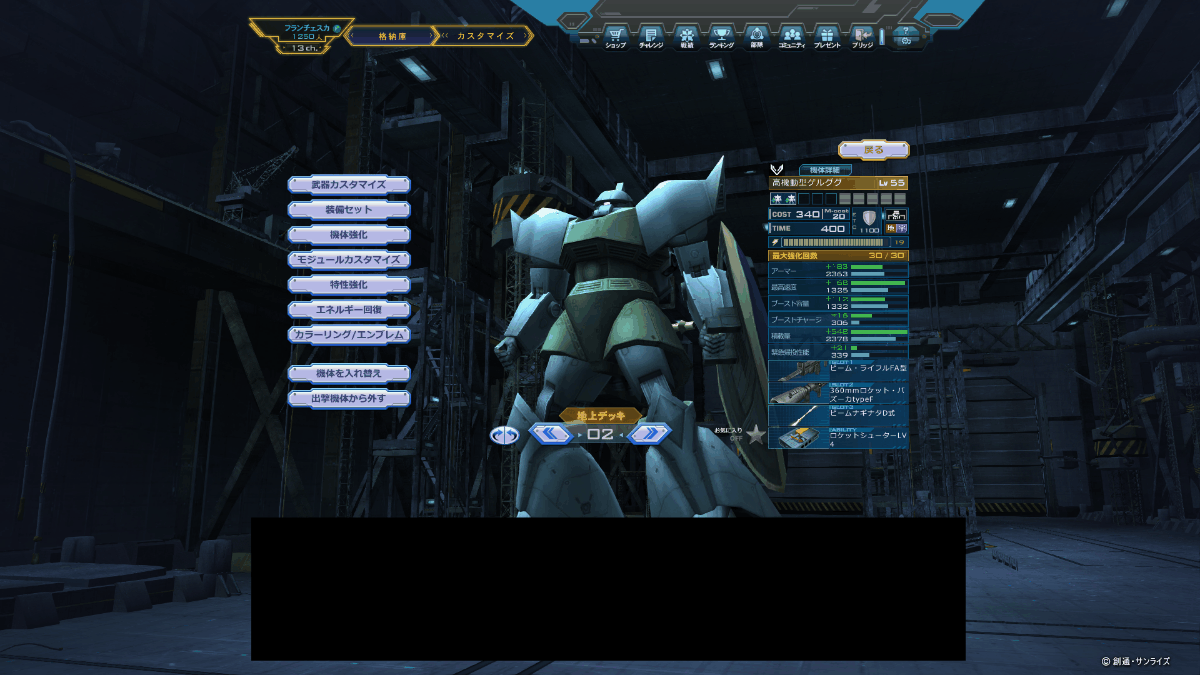1200x675 pixels.
Task: Open the 機体詳細 unit details tab
Action: tap(825, 170)
